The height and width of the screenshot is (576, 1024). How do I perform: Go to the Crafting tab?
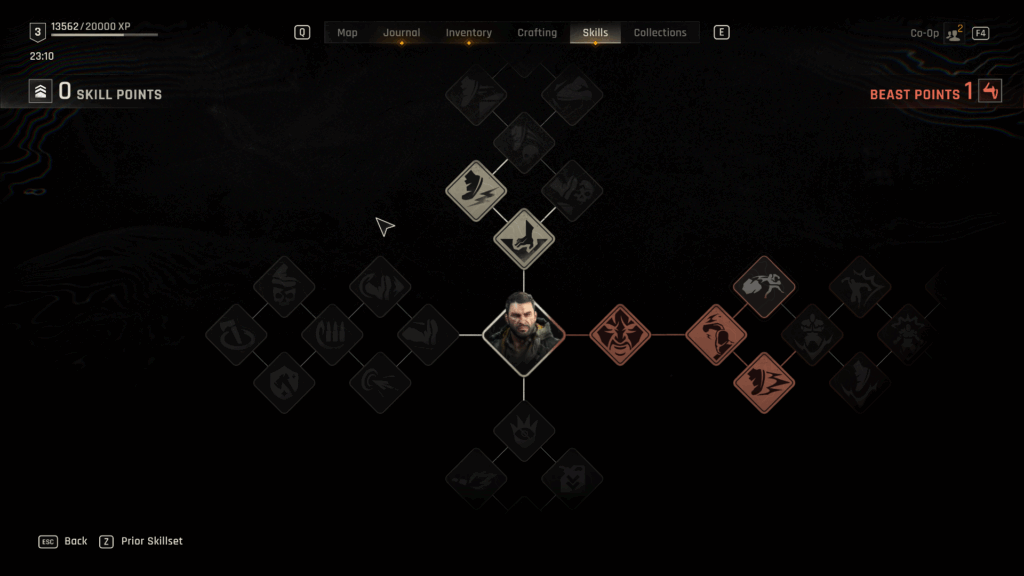(537, 33)
